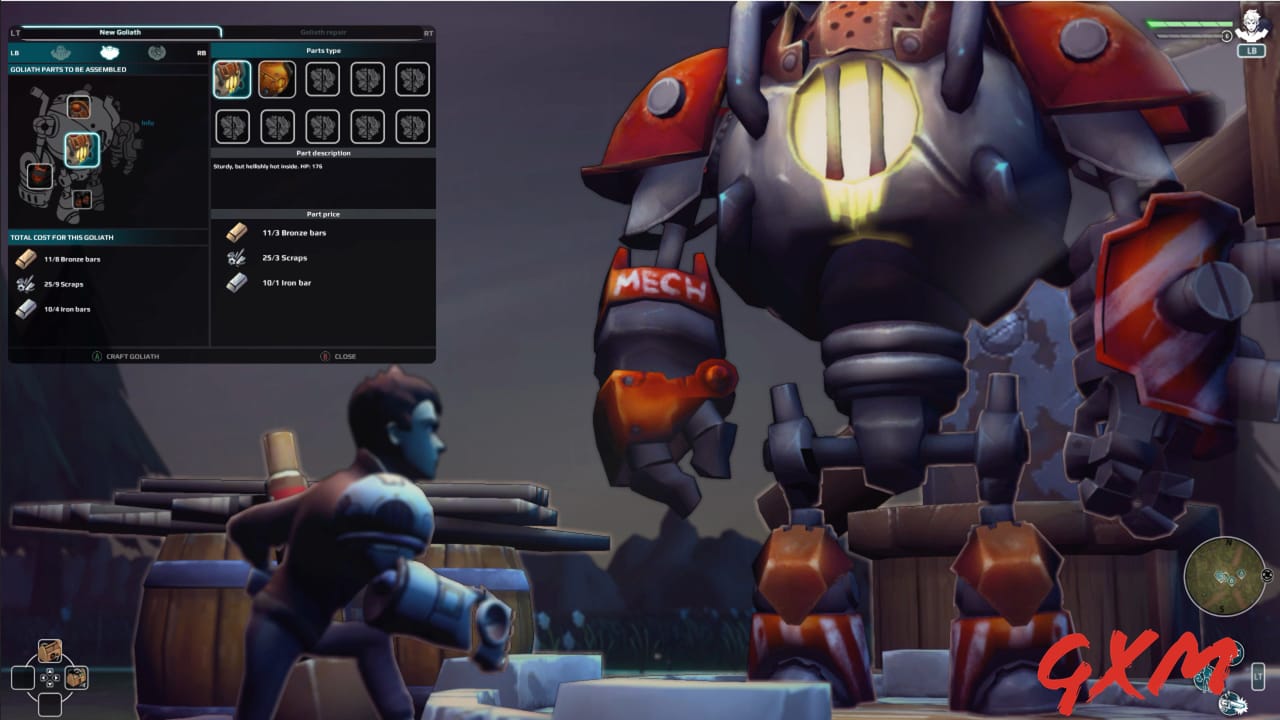This screenshot has height=720, width=1280.
Task: Select the highlighted torso part on the Goliath
Action: tap(81, 149)
